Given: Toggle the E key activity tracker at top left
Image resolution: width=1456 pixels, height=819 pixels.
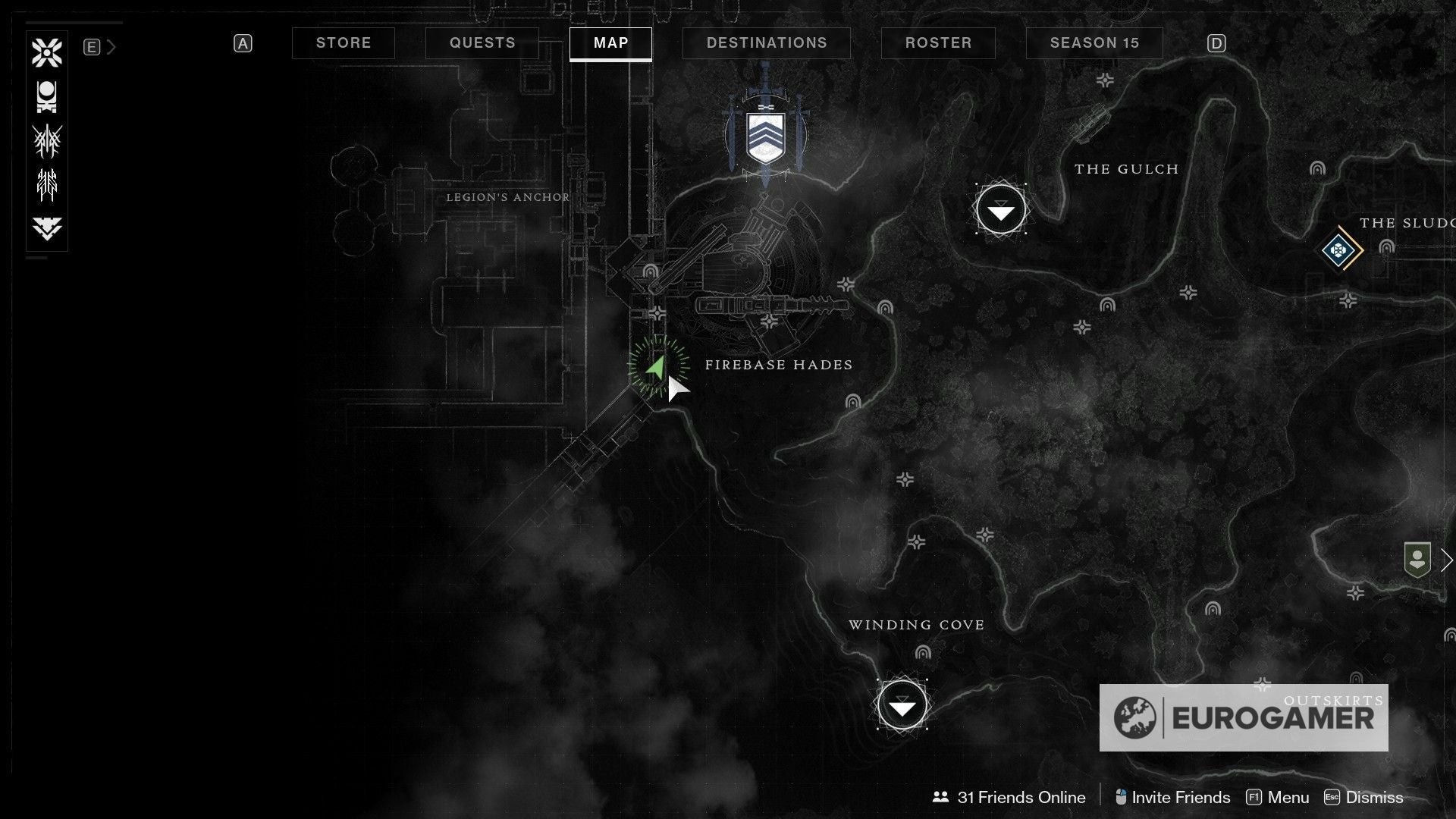Looking at the screenshot, I should pos(92,46).
